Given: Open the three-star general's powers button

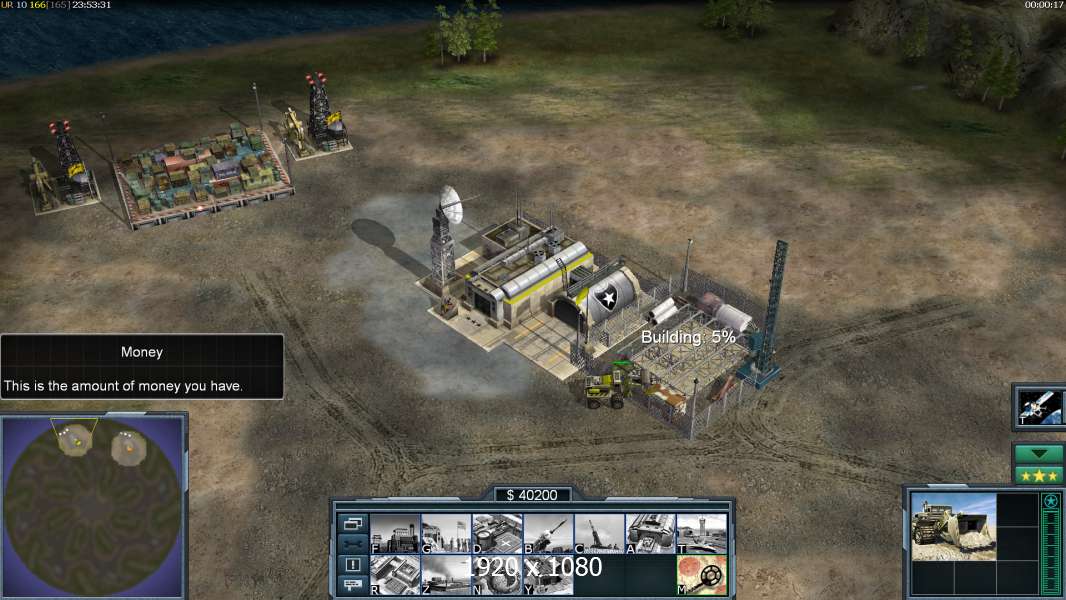Looking at the screenshot, I should click(1038, 474).
